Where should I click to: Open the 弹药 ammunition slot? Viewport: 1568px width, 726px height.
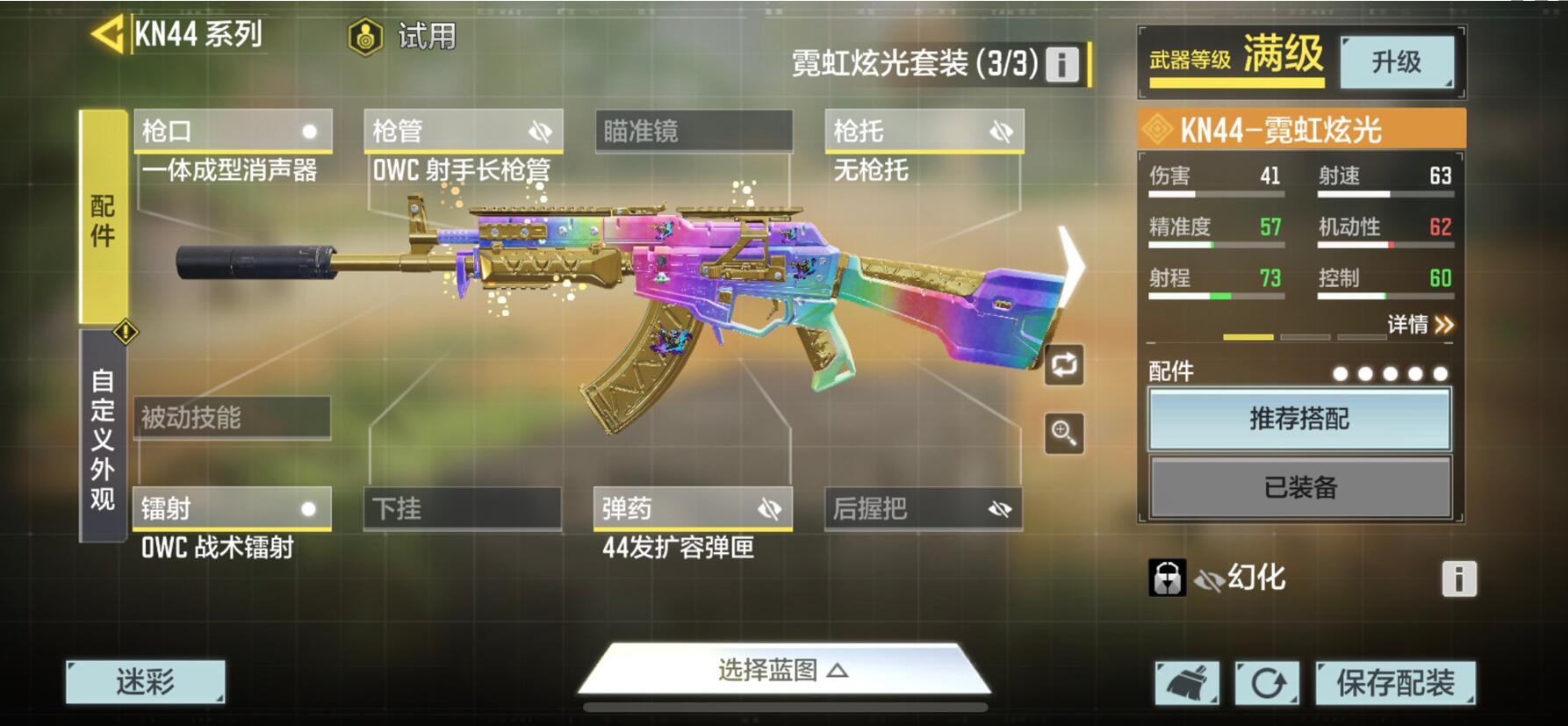pyautogui.click(x=693, y=509)
